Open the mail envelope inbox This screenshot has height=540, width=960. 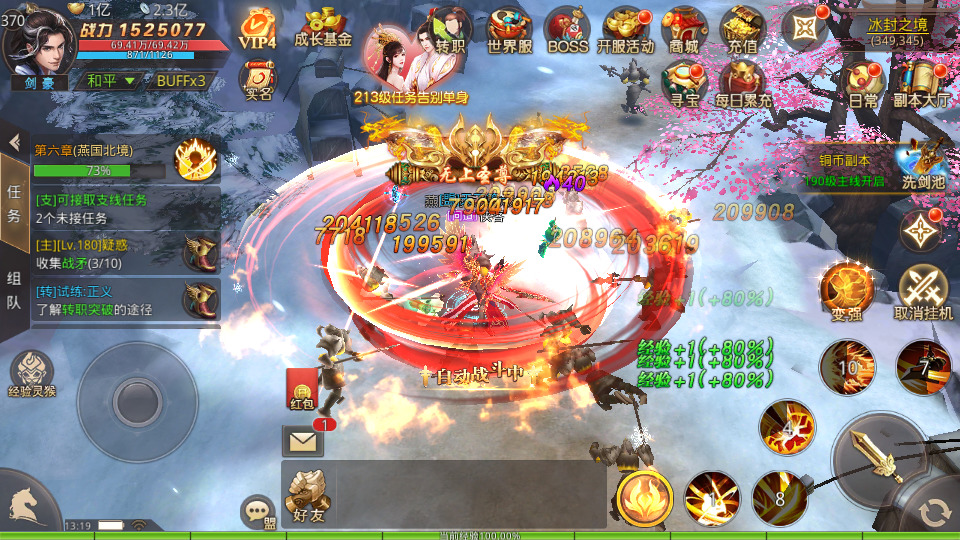pyautogui.click(x=302, y=440)
